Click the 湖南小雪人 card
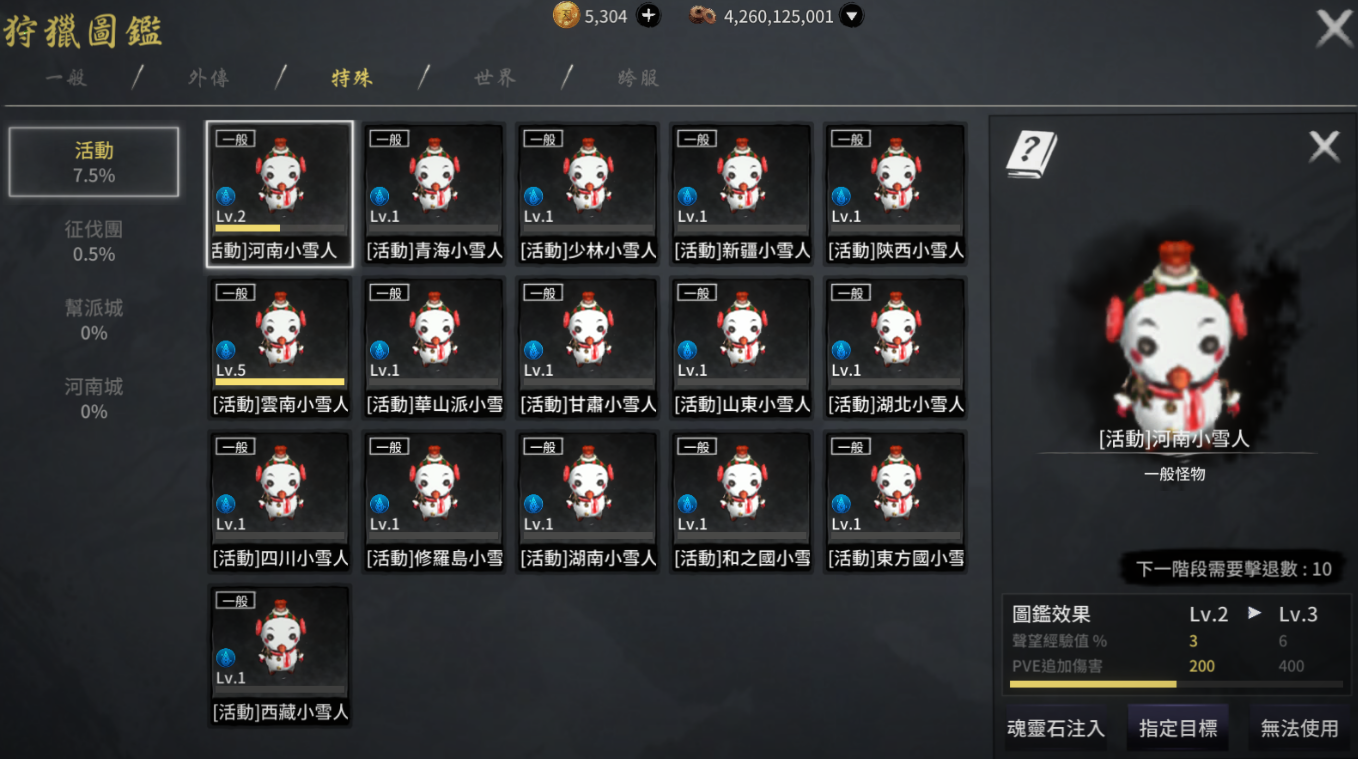This screenshot has width=1358, height=759. [588, 502]
